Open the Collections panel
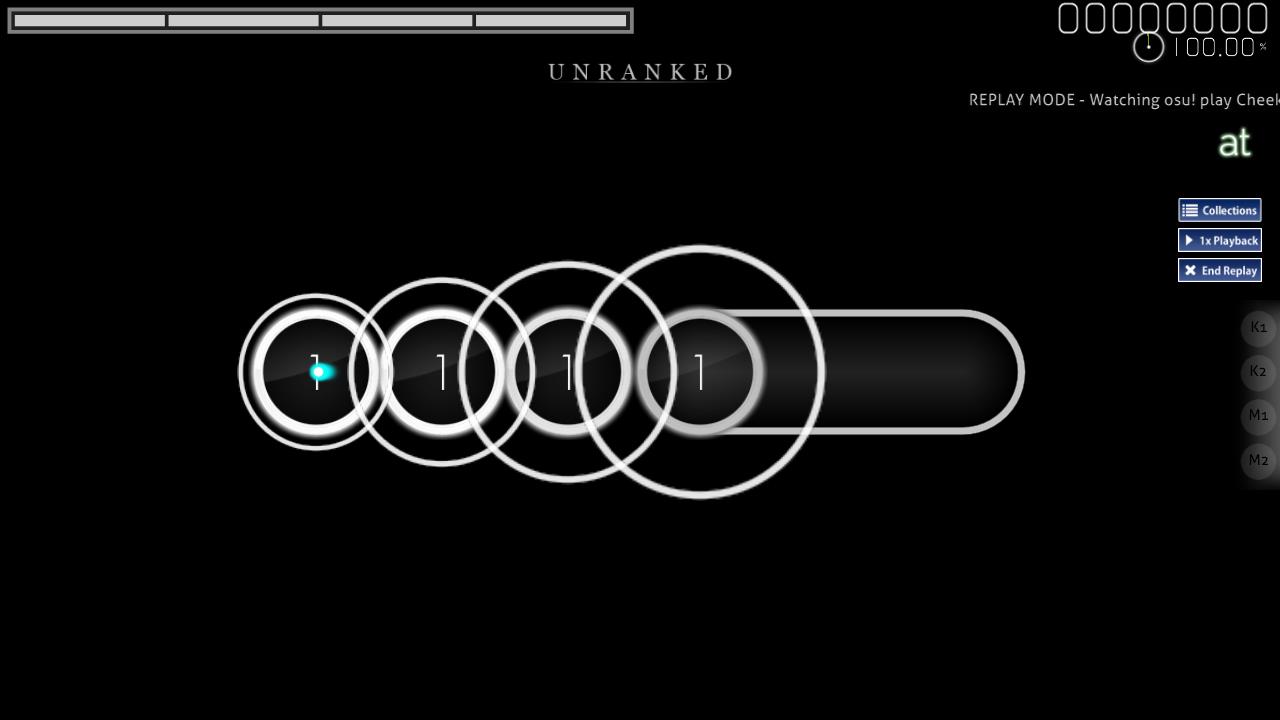Screen dimensions: 1280x720 [x=1220, y=210]
